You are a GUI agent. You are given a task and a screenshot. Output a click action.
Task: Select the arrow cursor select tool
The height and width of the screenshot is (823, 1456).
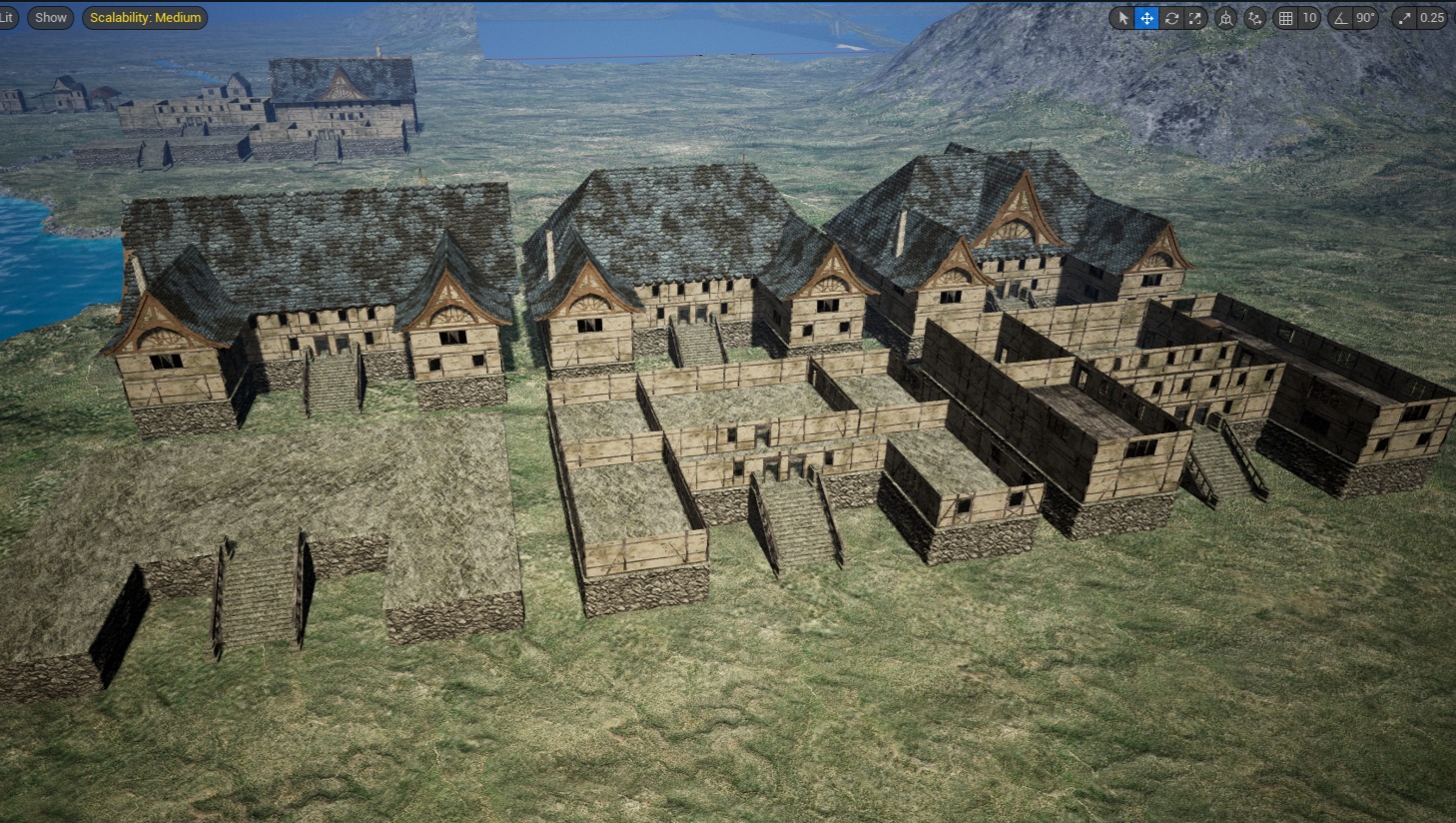[1122, 18]
